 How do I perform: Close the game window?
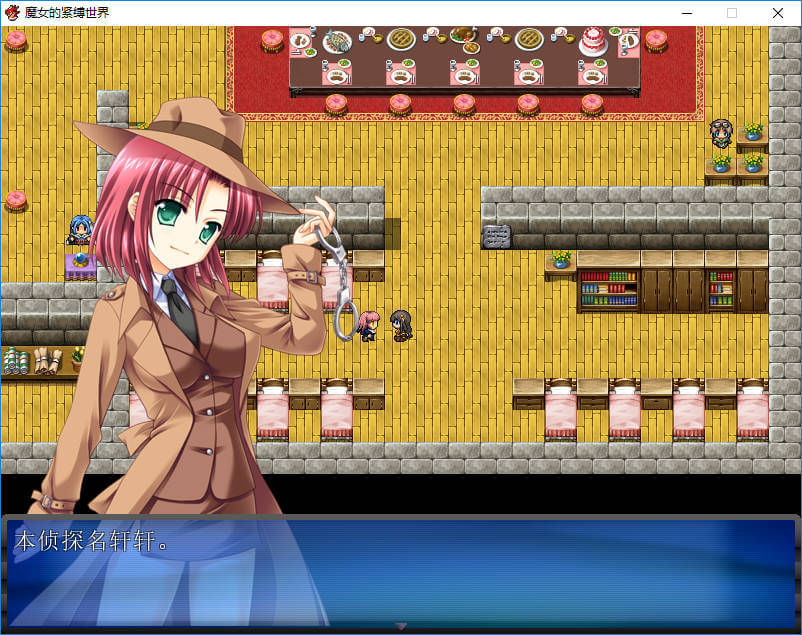(777, 13)
